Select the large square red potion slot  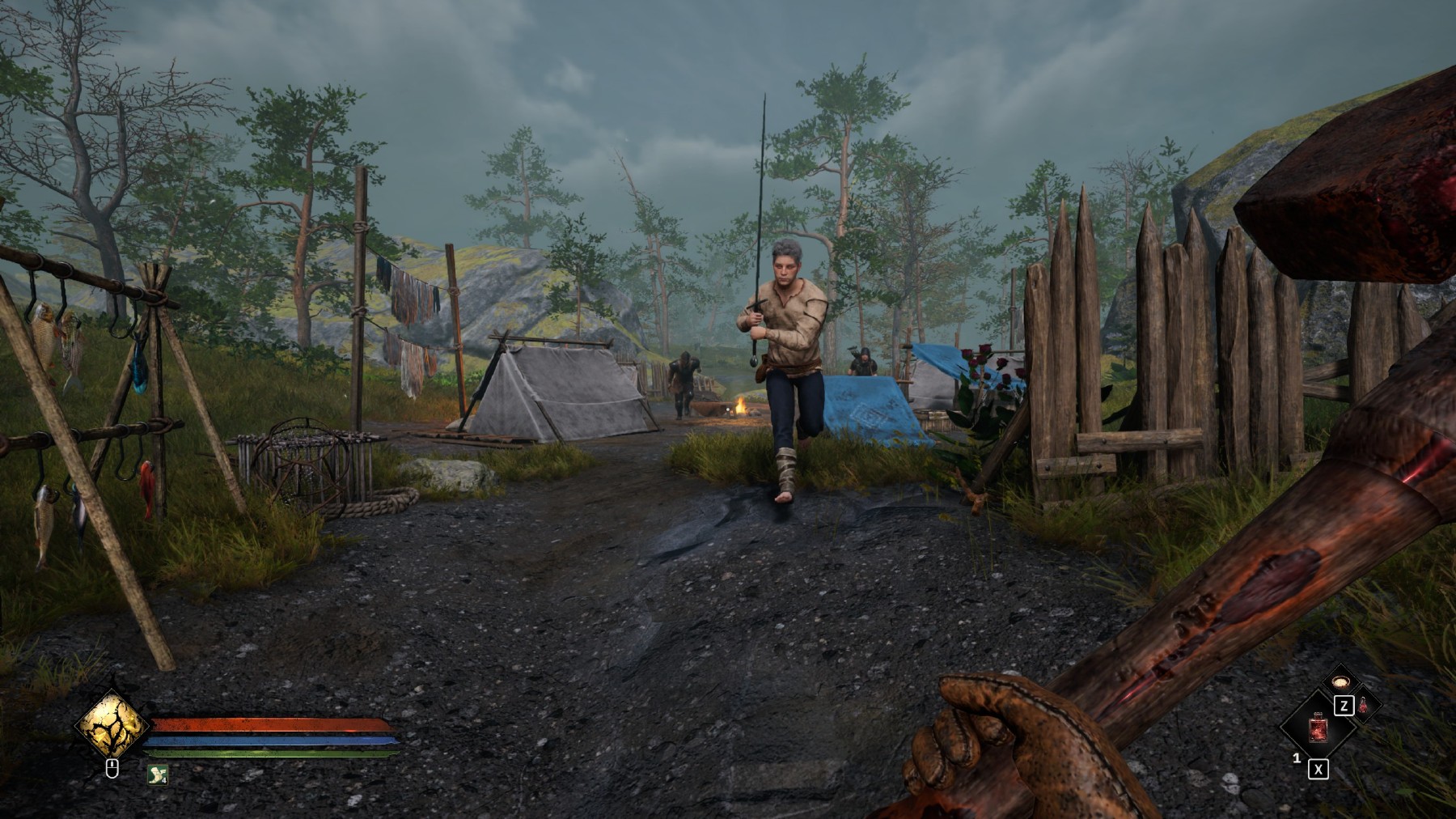1318,728
